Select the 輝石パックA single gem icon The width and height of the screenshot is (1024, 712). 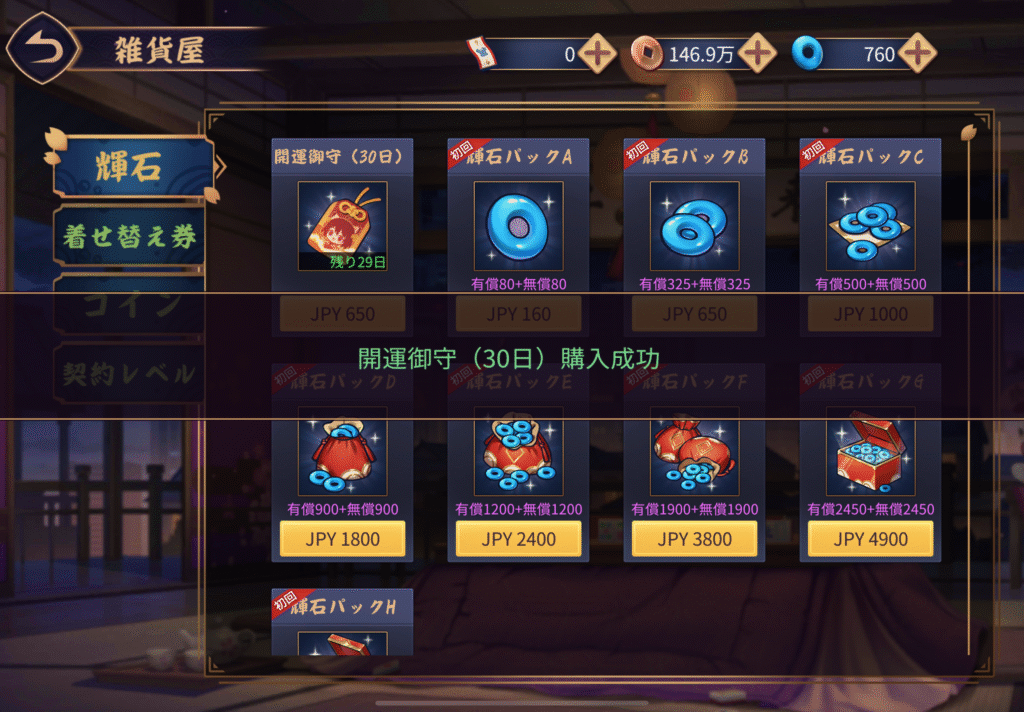tap(518, 226)
